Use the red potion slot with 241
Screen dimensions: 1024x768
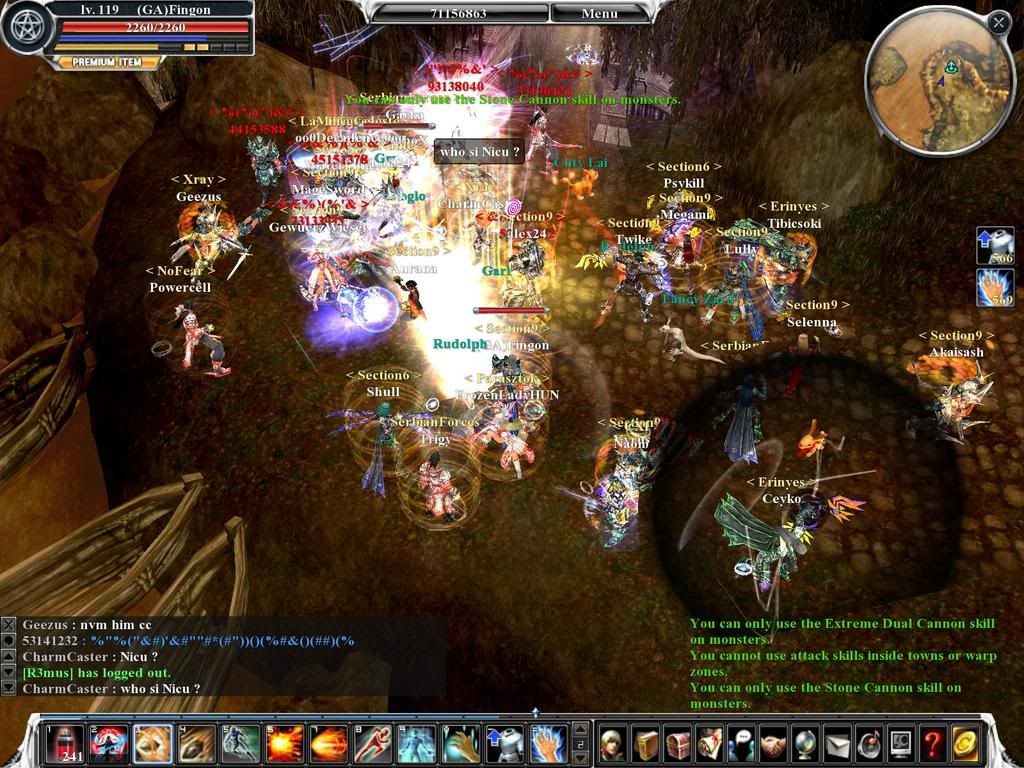(x=65, y=743)
